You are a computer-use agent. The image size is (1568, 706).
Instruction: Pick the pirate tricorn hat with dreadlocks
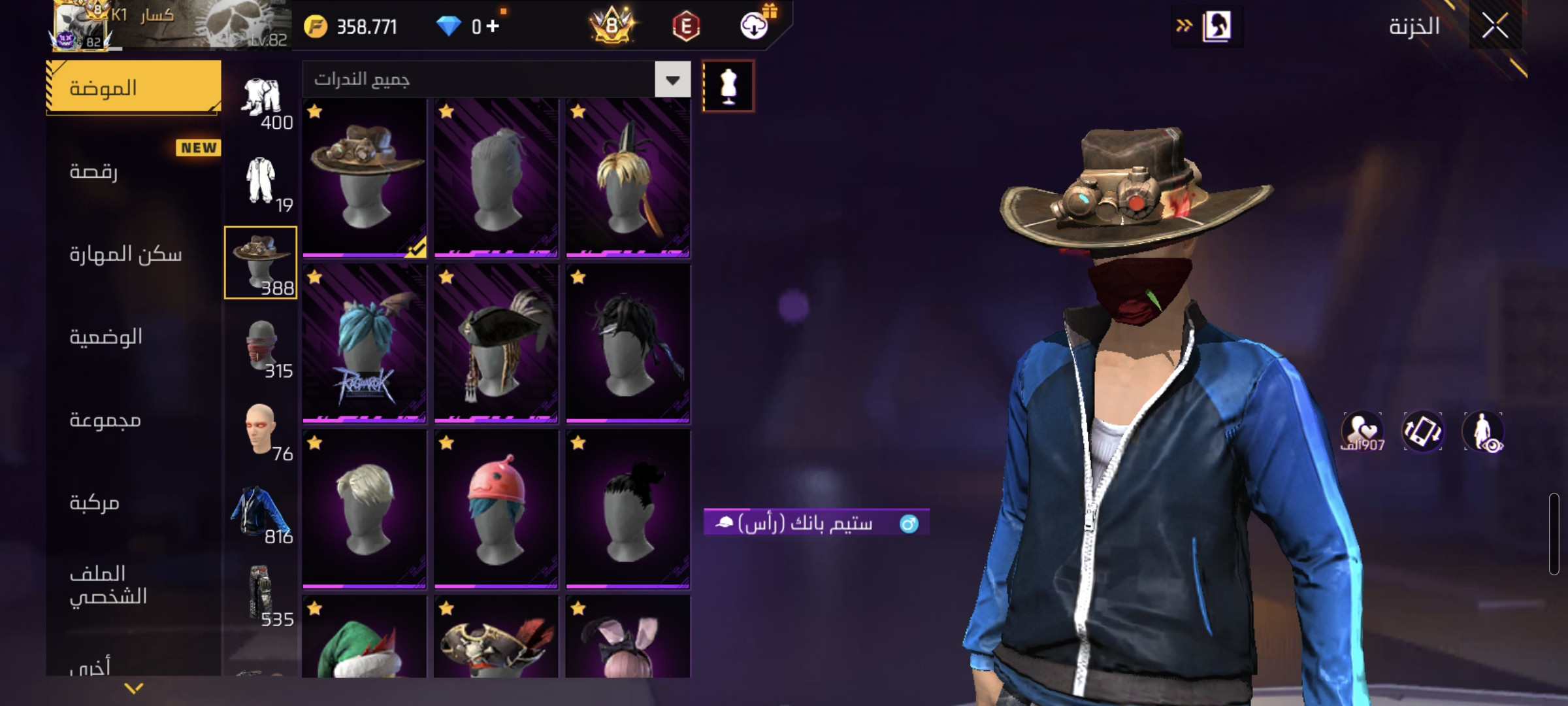[497, 343]
